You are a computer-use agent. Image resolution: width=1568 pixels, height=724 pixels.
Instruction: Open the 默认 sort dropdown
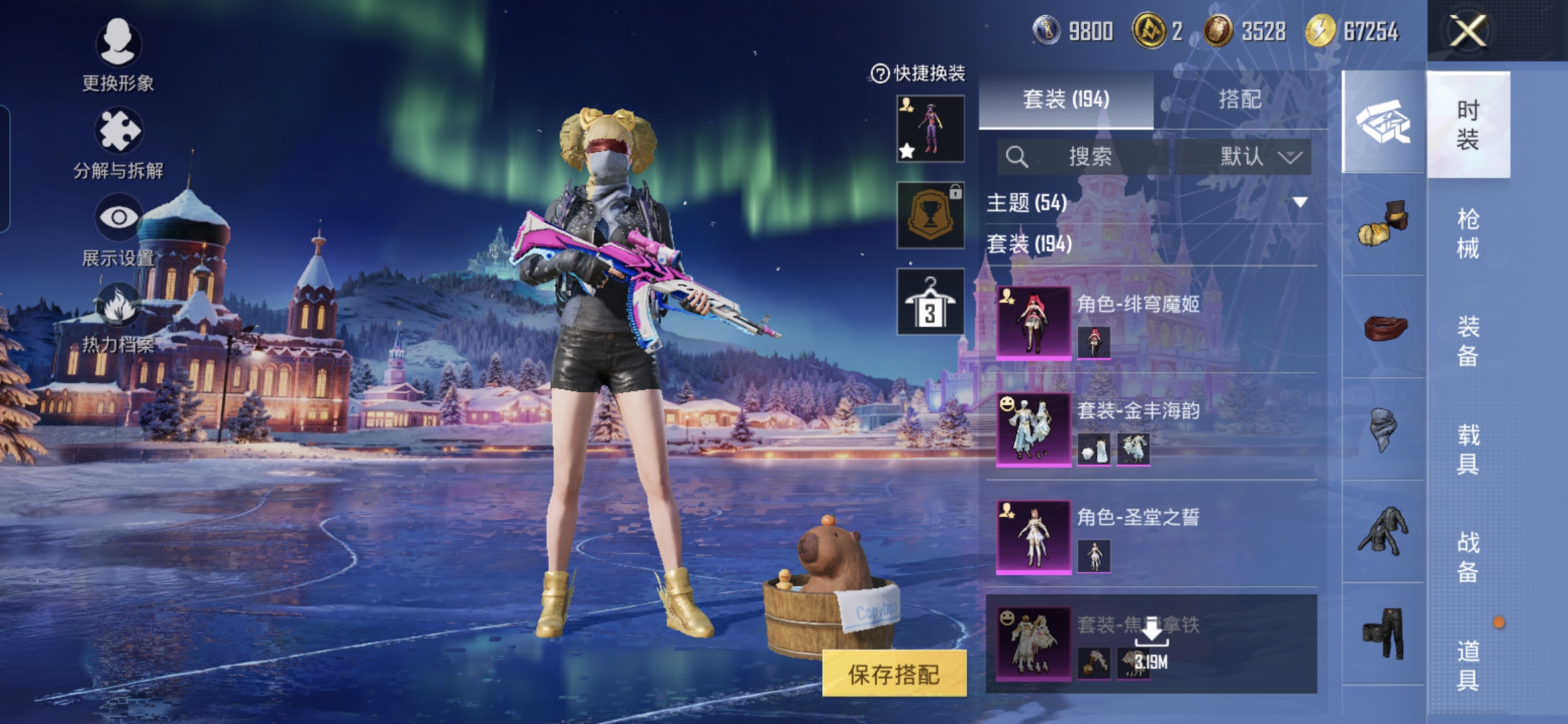pyautogui.click(x=1243, y=157)
